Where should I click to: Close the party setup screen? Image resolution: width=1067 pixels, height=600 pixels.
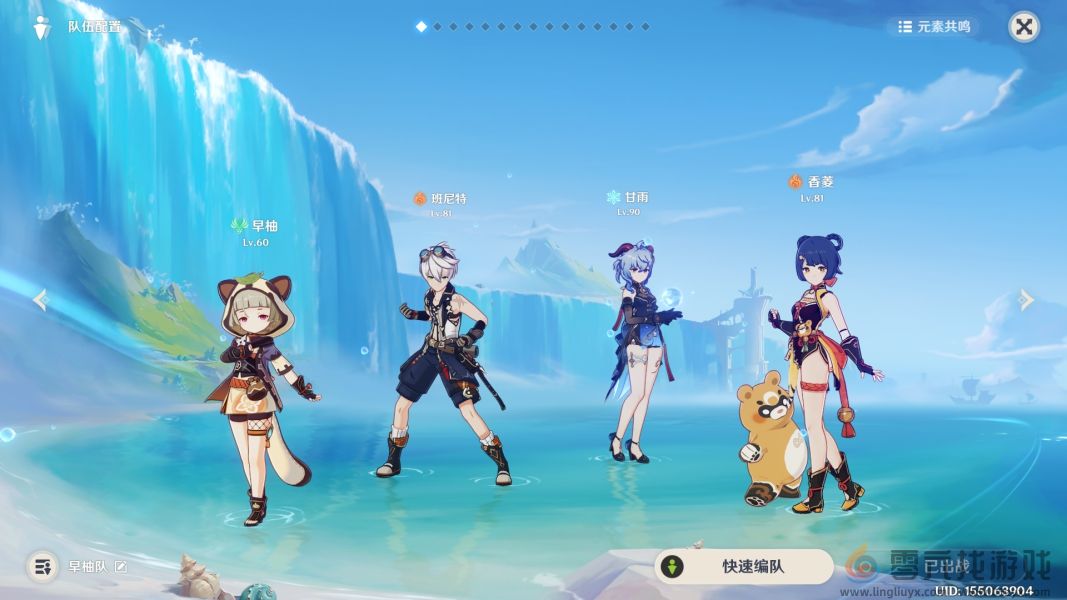click(1023, 27)
